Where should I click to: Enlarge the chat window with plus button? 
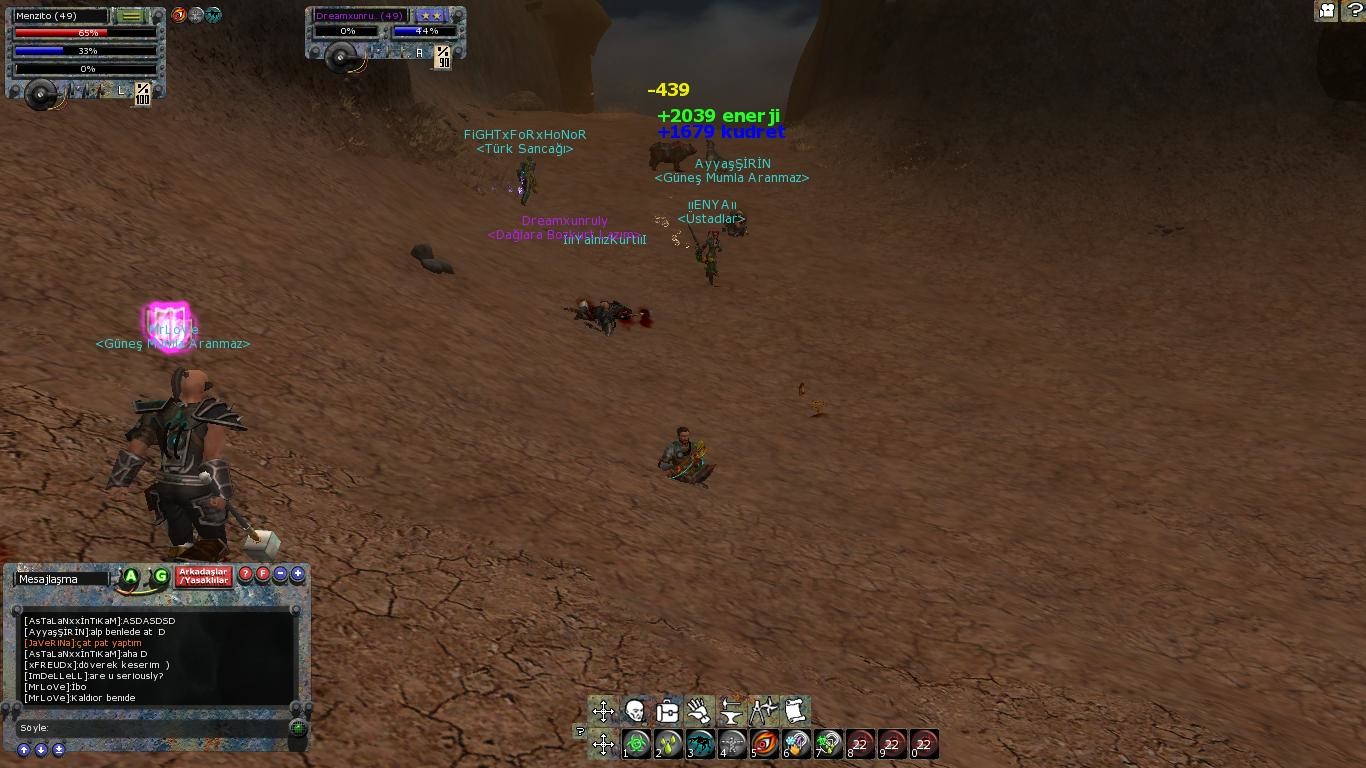[297, 574]
